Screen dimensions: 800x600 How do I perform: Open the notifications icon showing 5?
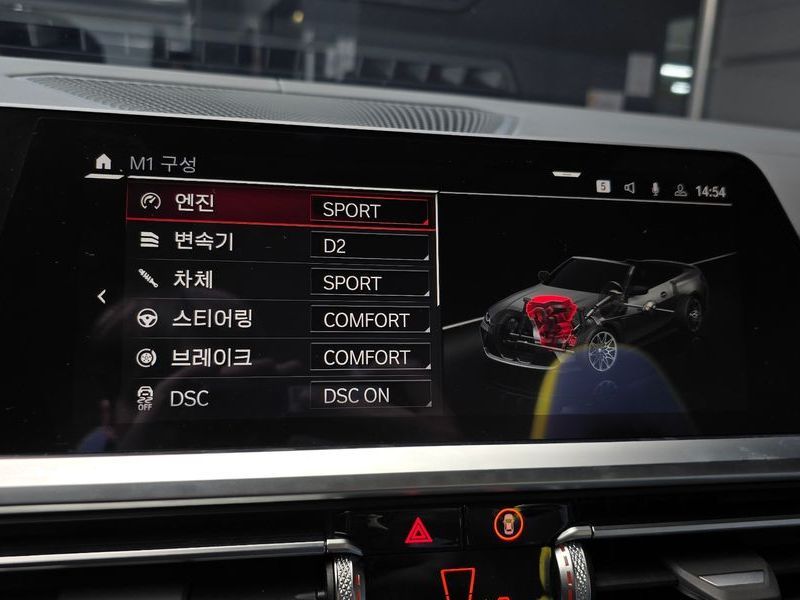tap(603, 186)
